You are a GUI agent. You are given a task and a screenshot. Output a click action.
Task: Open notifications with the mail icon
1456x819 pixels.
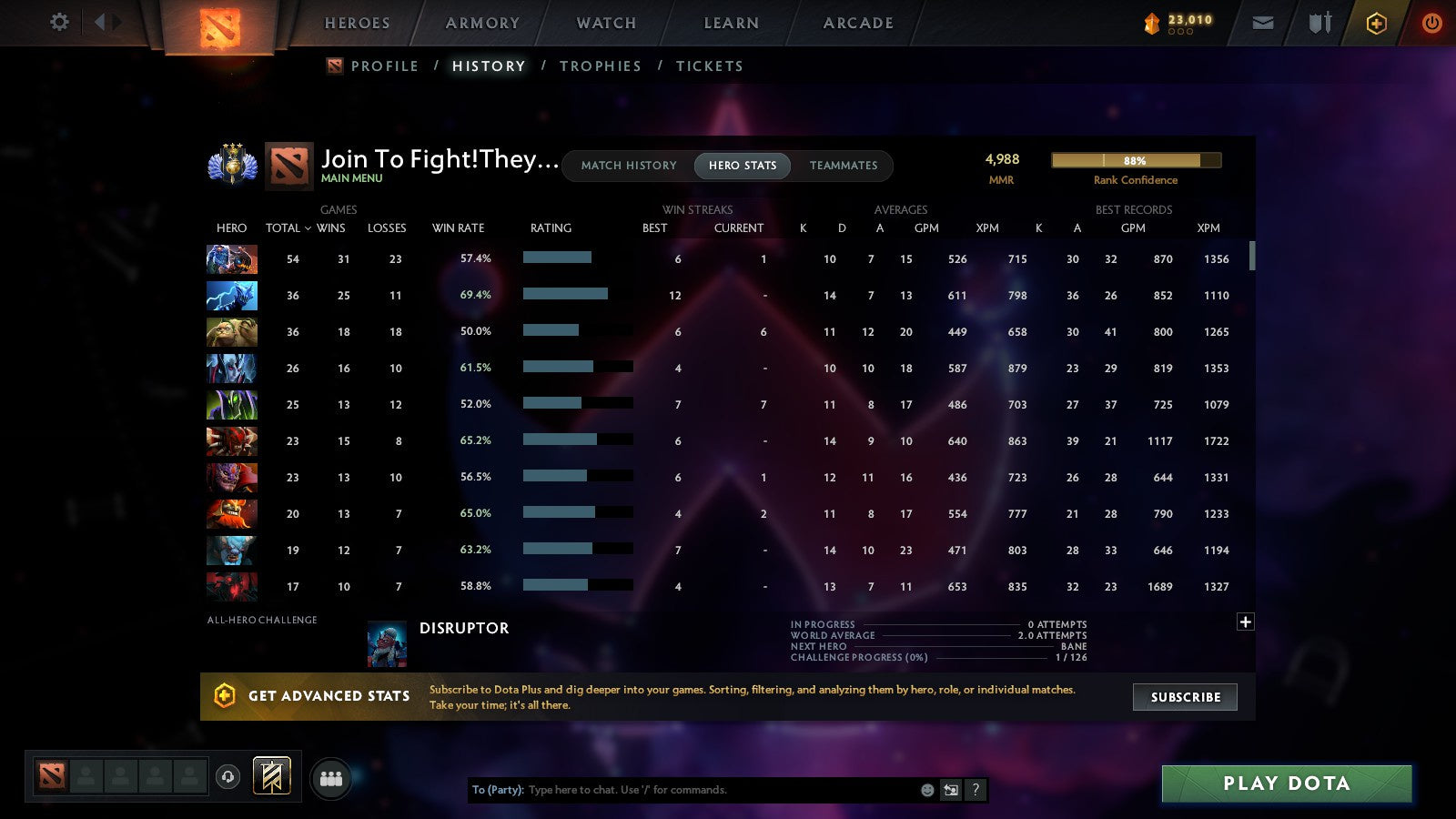tap(1263, 23)
